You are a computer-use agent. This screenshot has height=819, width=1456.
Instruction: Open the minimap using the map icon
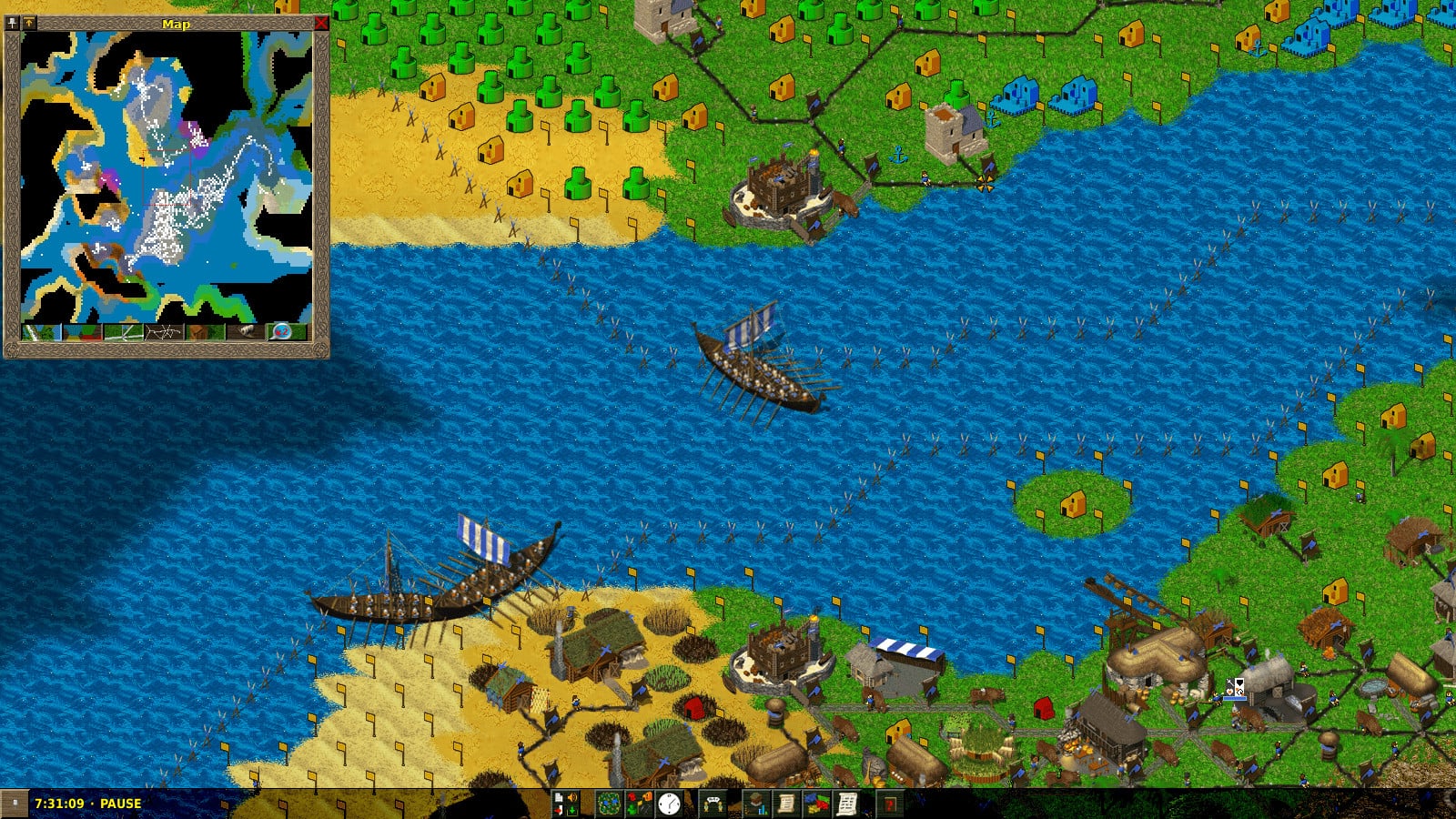[x=610, y=803]
